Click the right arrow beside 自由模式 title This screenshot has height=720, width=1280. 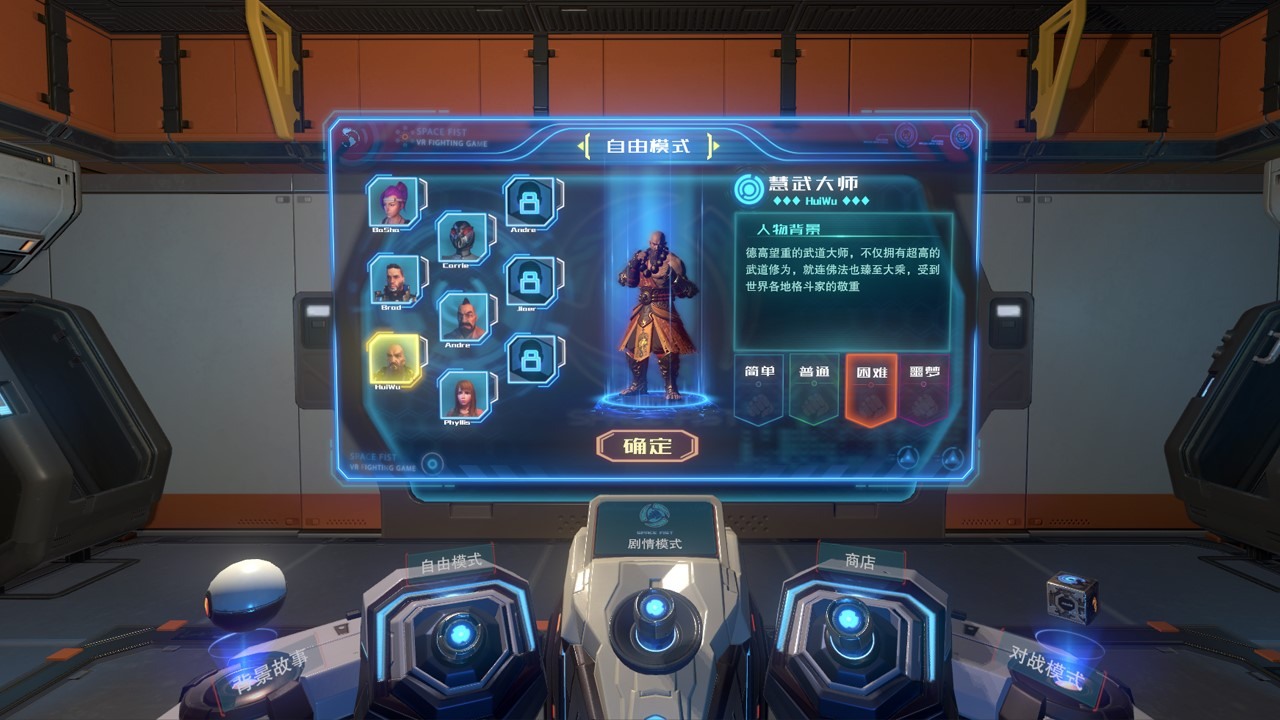coord(715,143)
